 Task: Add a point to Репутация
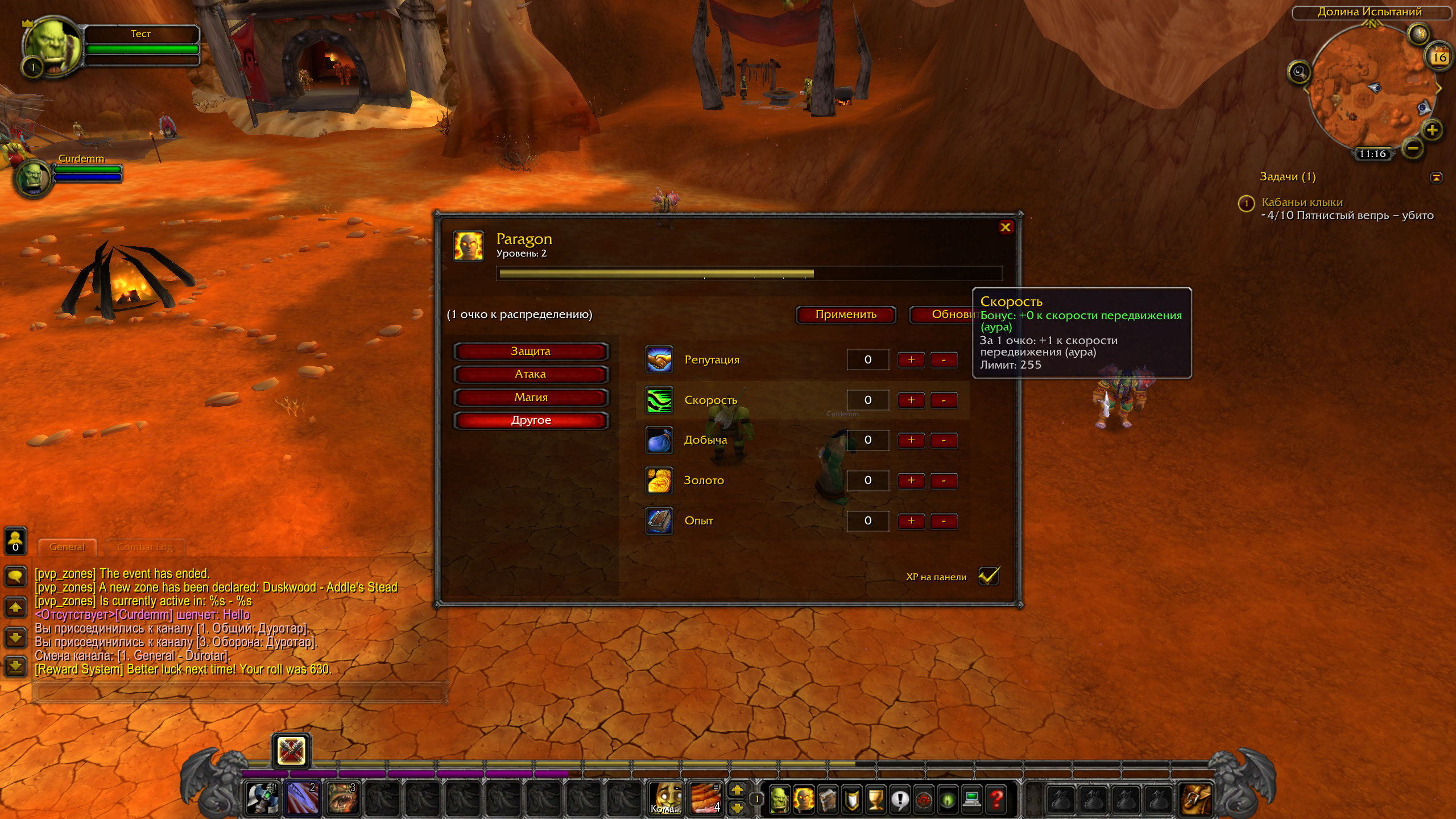pyautogui.click(x=911, y=360)
